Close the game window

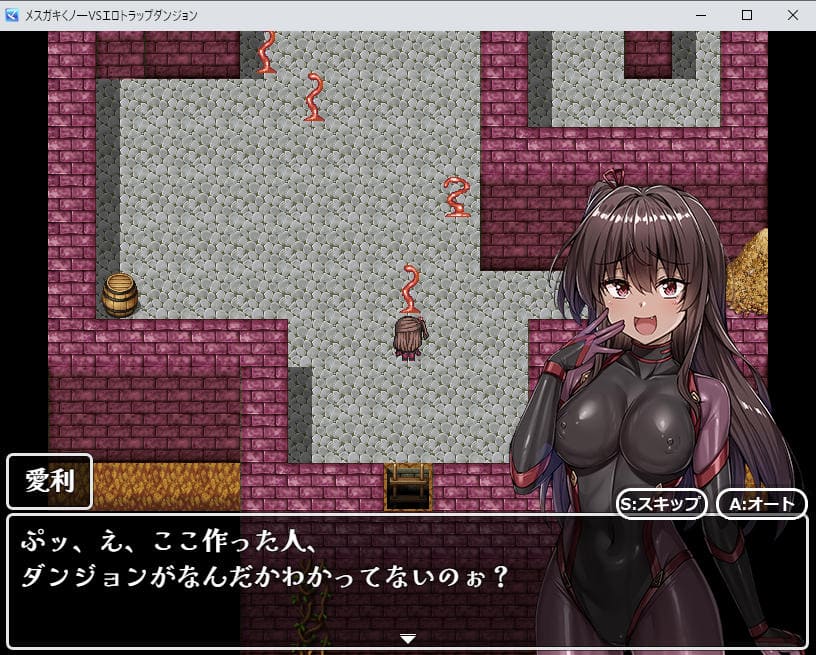(792, 15)
